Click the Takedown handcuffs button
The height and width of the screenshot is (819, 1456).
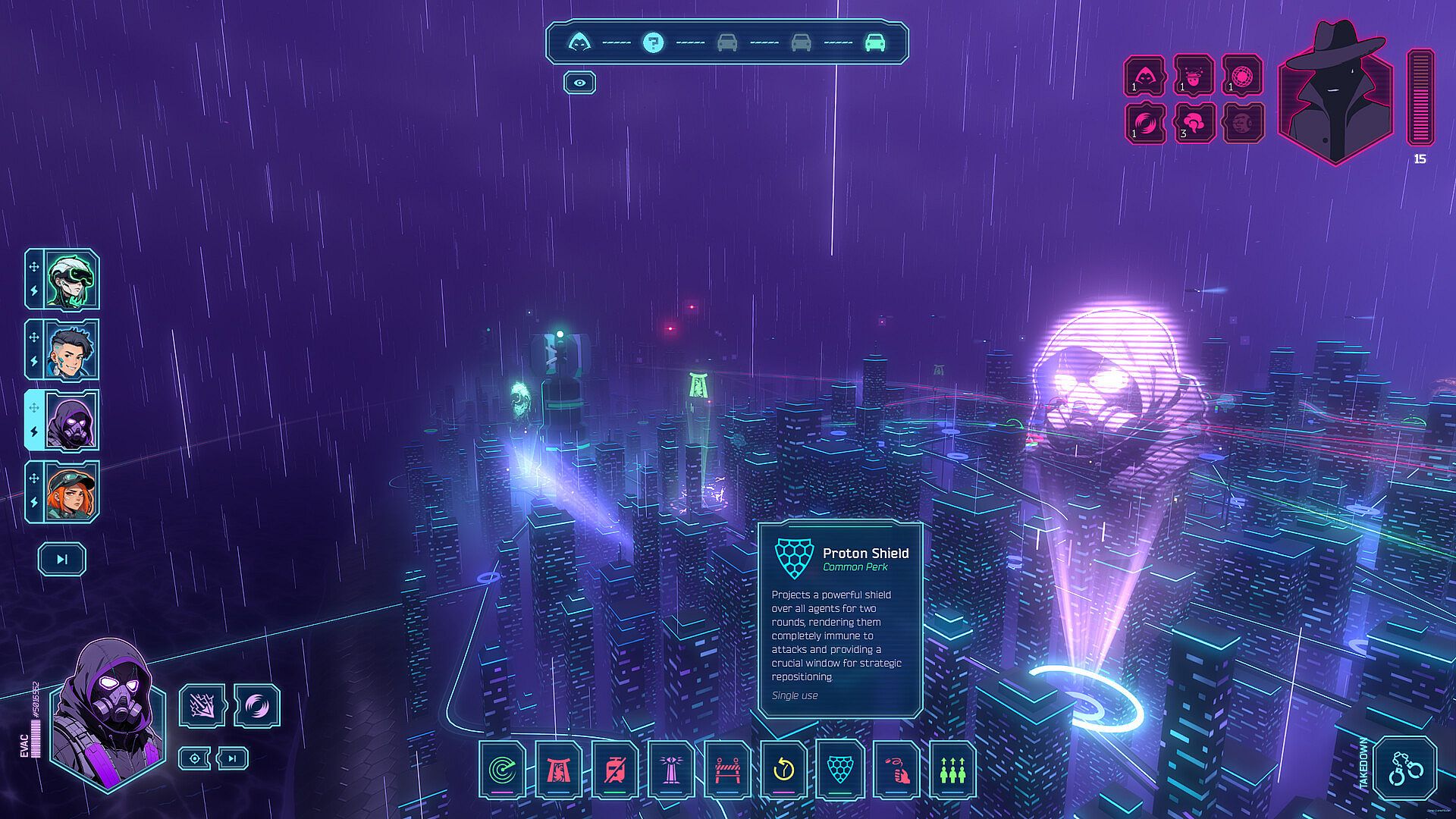pos(1405,769)
